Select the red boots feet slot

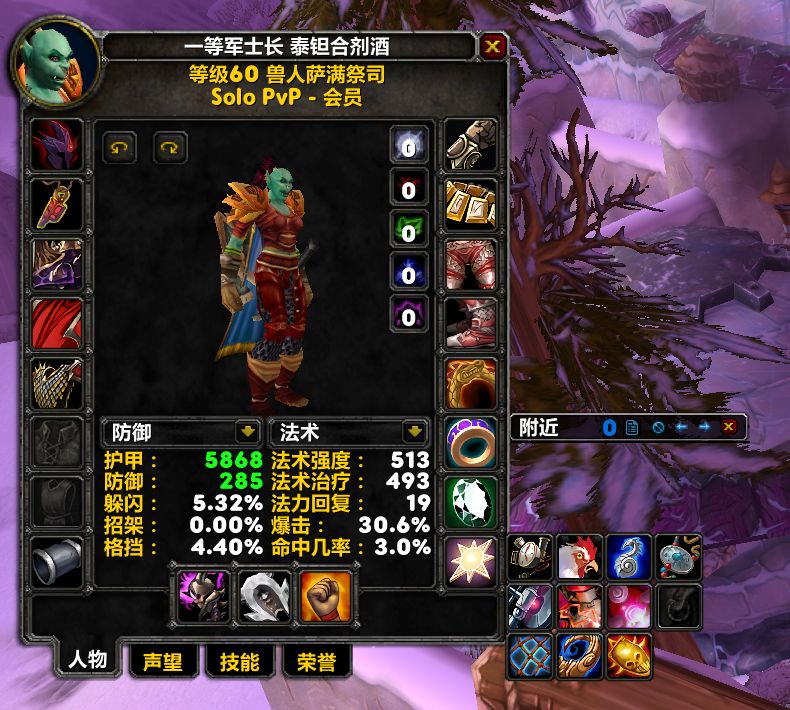coord(469,323)
